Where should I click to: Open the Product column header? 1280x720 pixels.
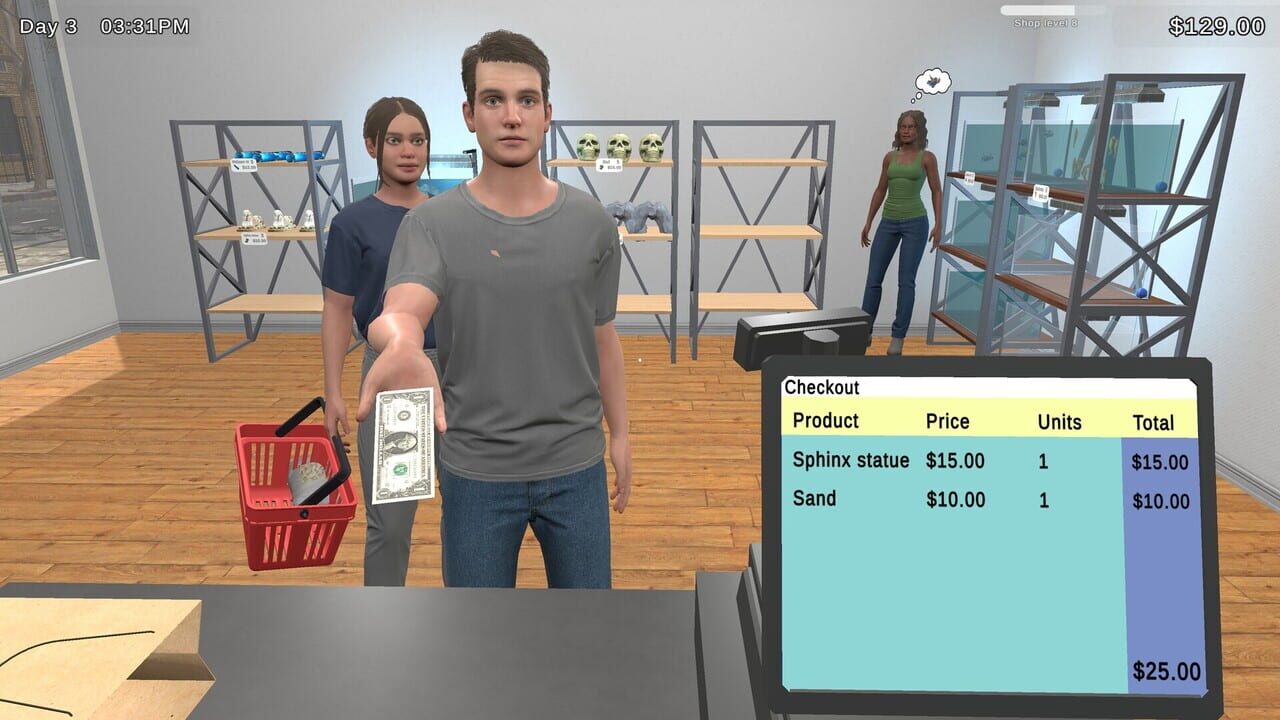[825, 422]
